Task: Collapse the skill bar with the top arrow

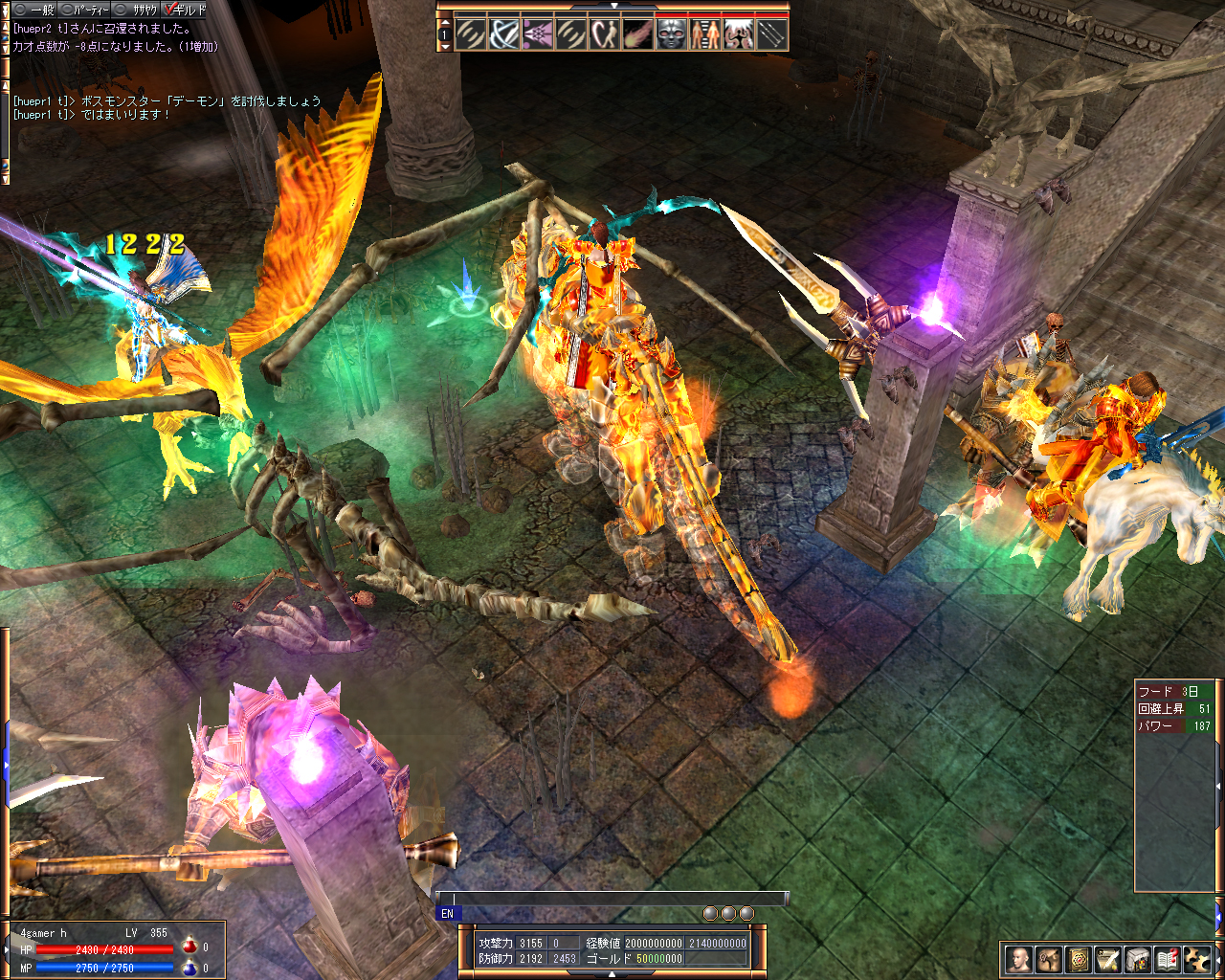Action: point(613,6)
